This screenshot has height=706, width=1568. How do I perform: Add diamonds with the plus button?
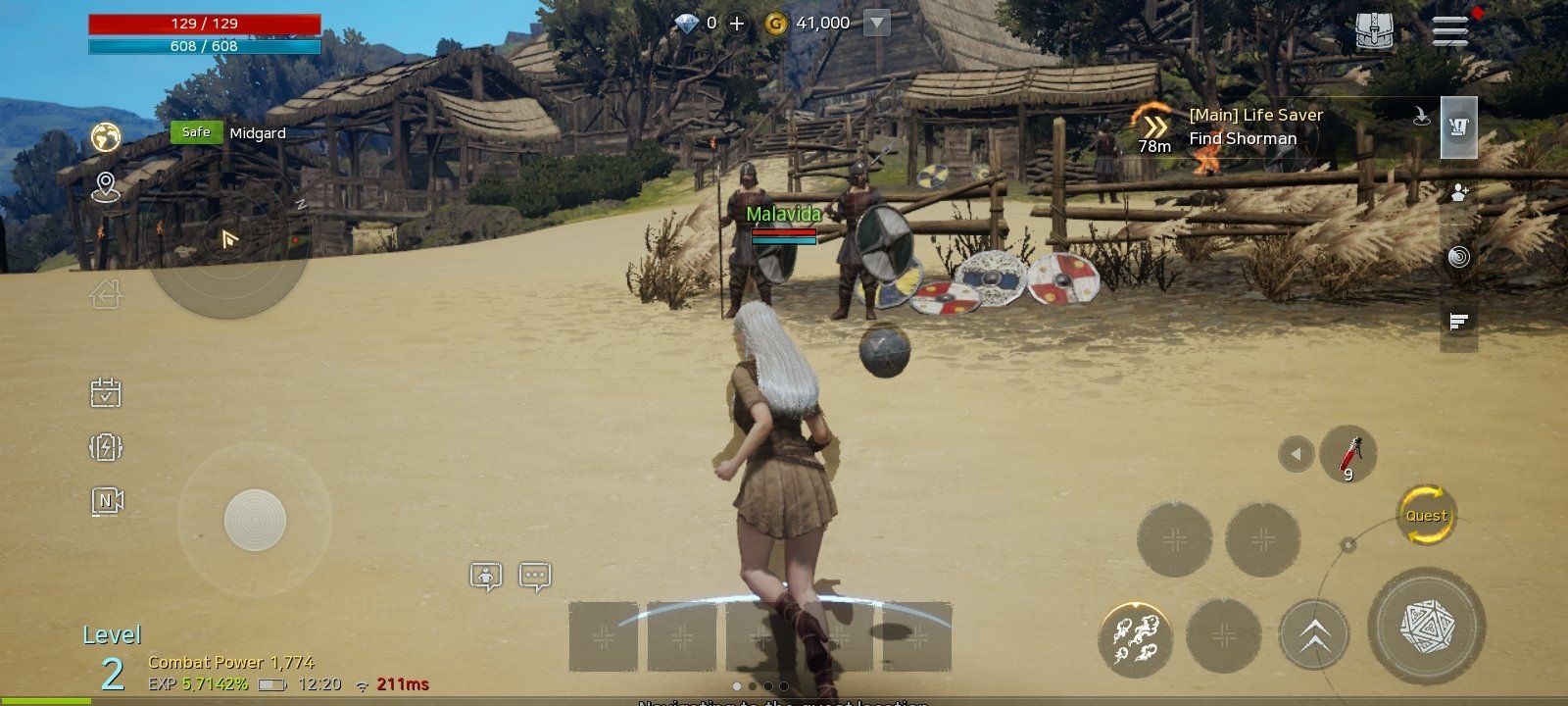737,24
